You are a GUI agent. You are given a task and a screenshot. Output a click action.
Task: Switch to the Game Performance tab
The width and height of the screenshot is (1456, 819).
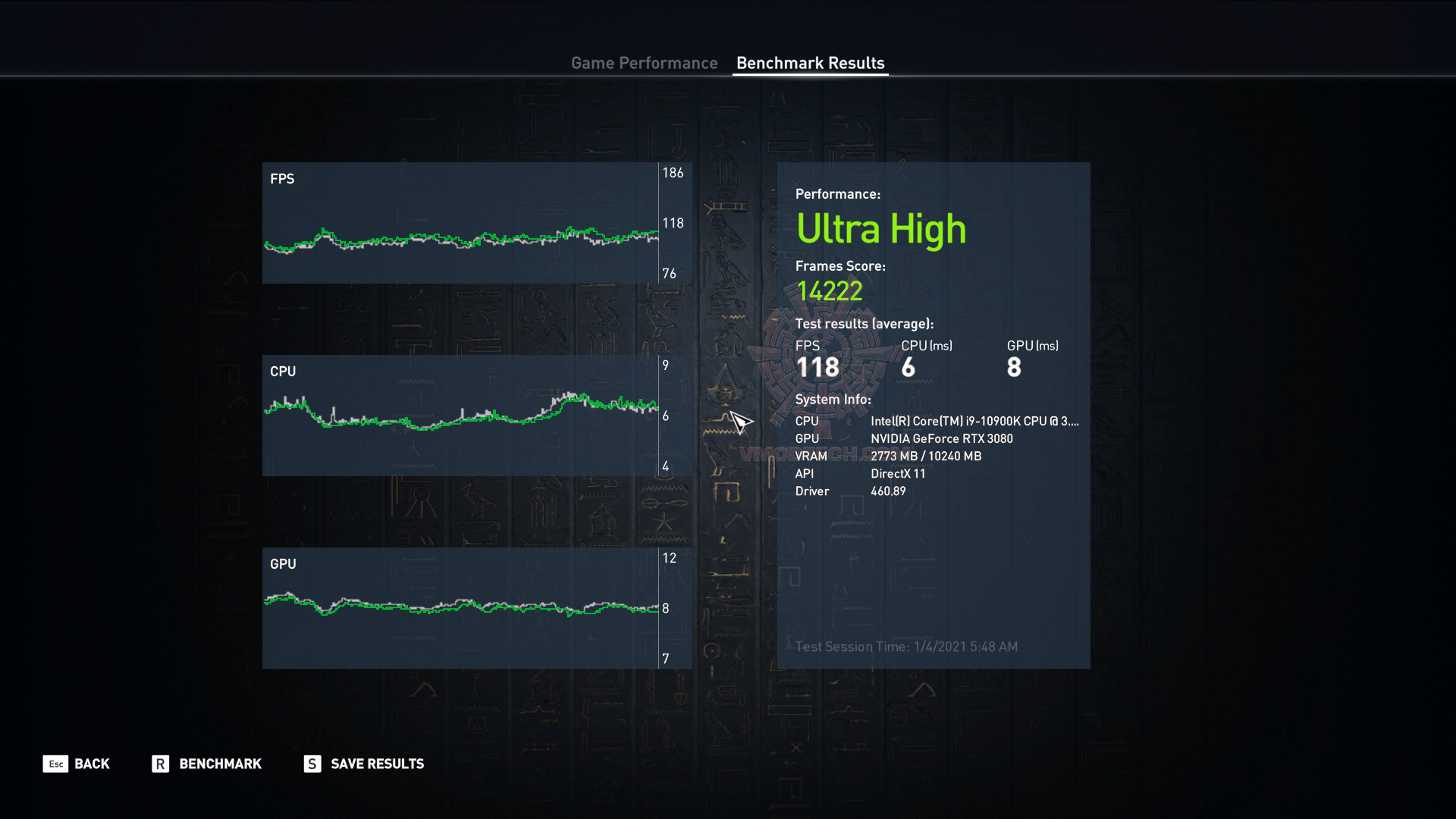pos(645,63)
